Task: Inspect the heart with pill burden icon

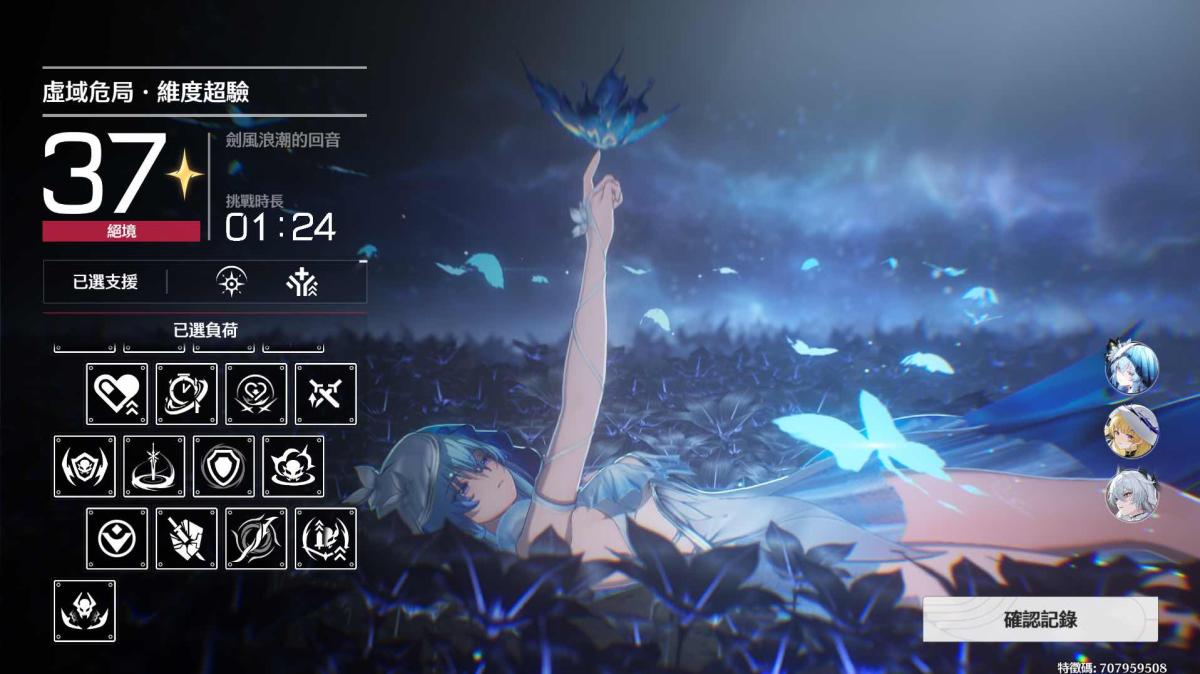Action: coord(116,394)
